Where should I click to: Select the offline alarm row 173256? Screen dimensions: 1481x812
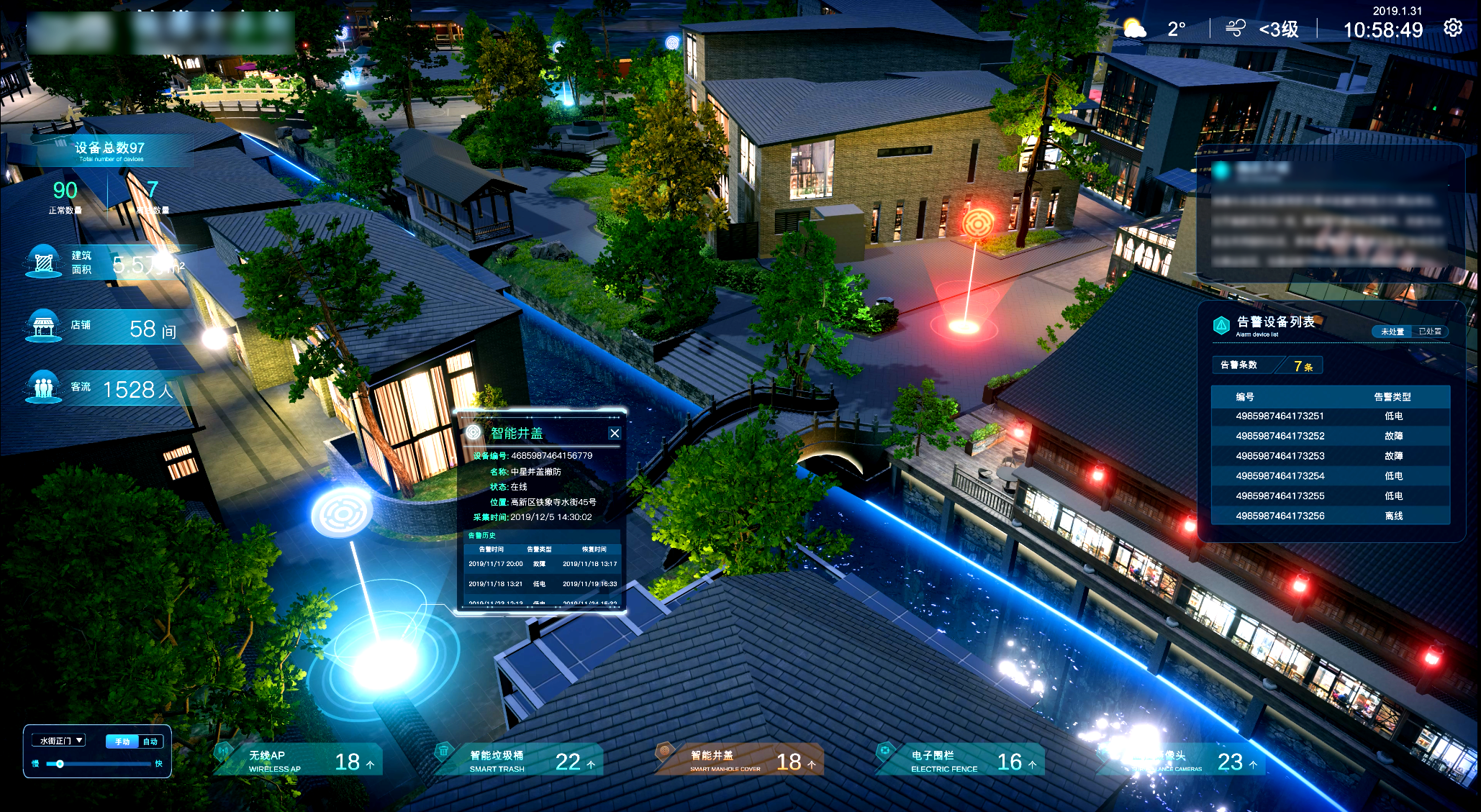pyautogui.click(x=1330, y=516)
